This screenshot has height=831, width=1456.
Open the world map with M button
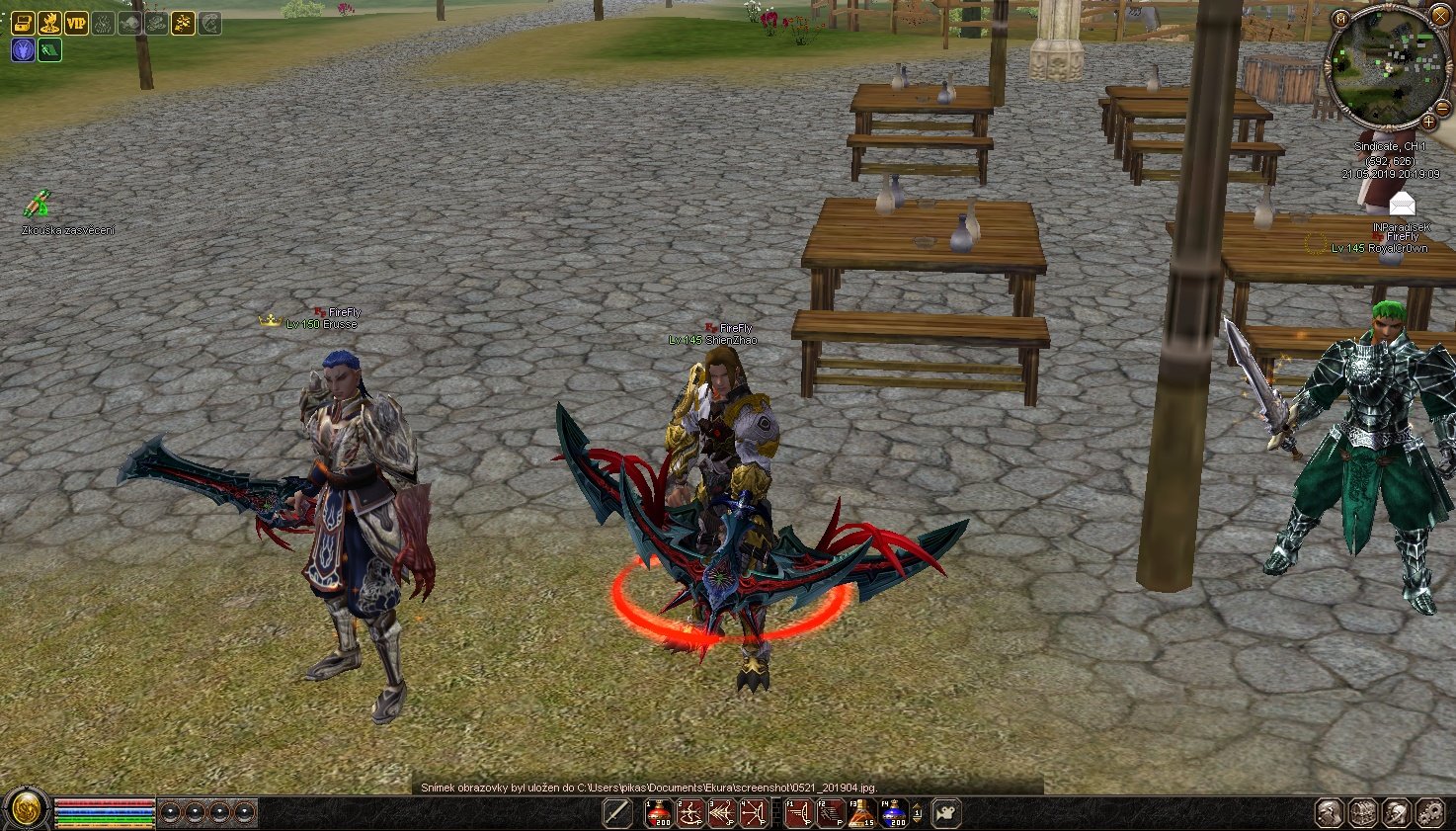(x=1339, y=19)
